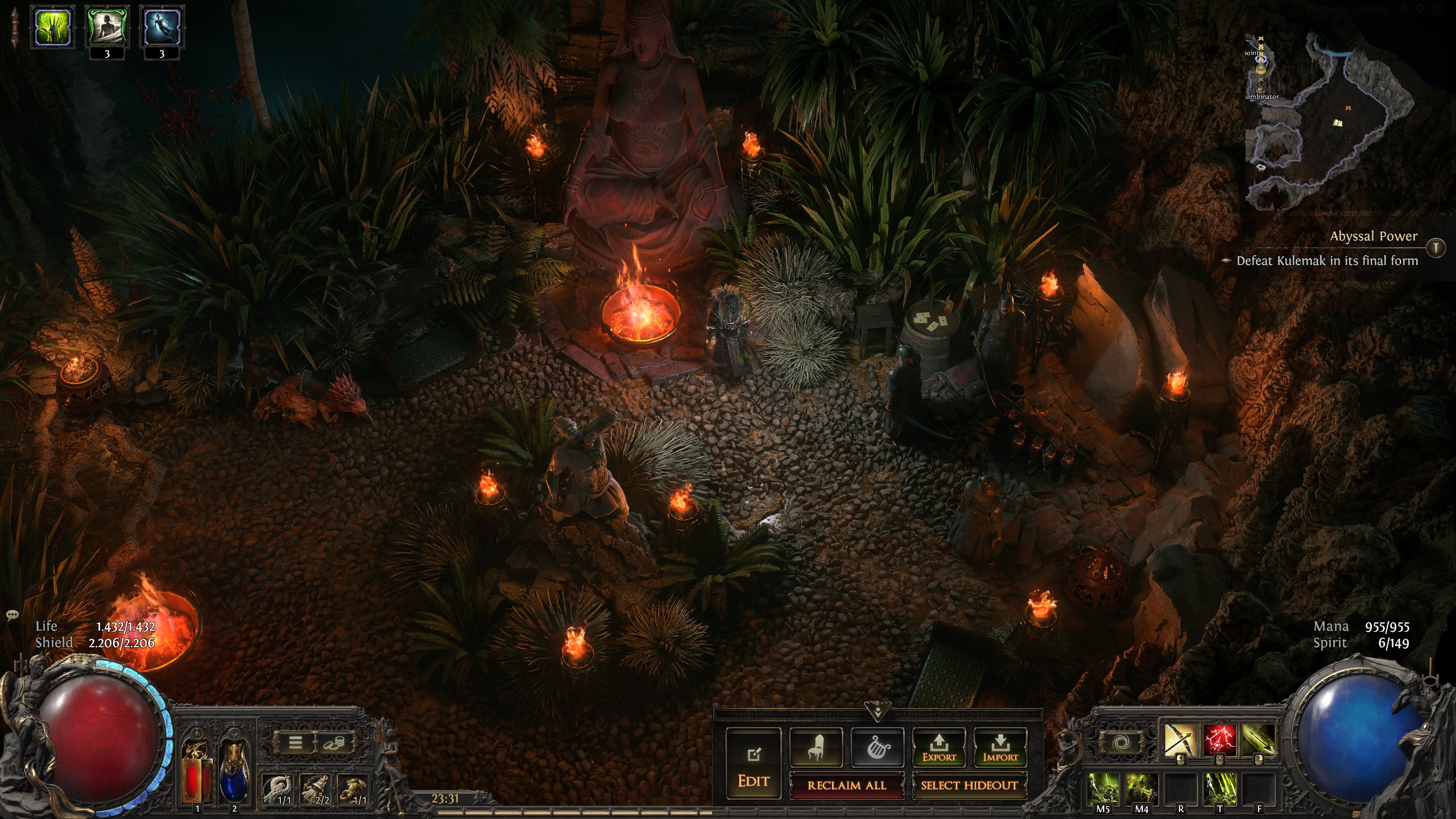The width and height of the screenshot is (1456, 819).
Task: Export the hideout layout
Action: click(939, 747)
